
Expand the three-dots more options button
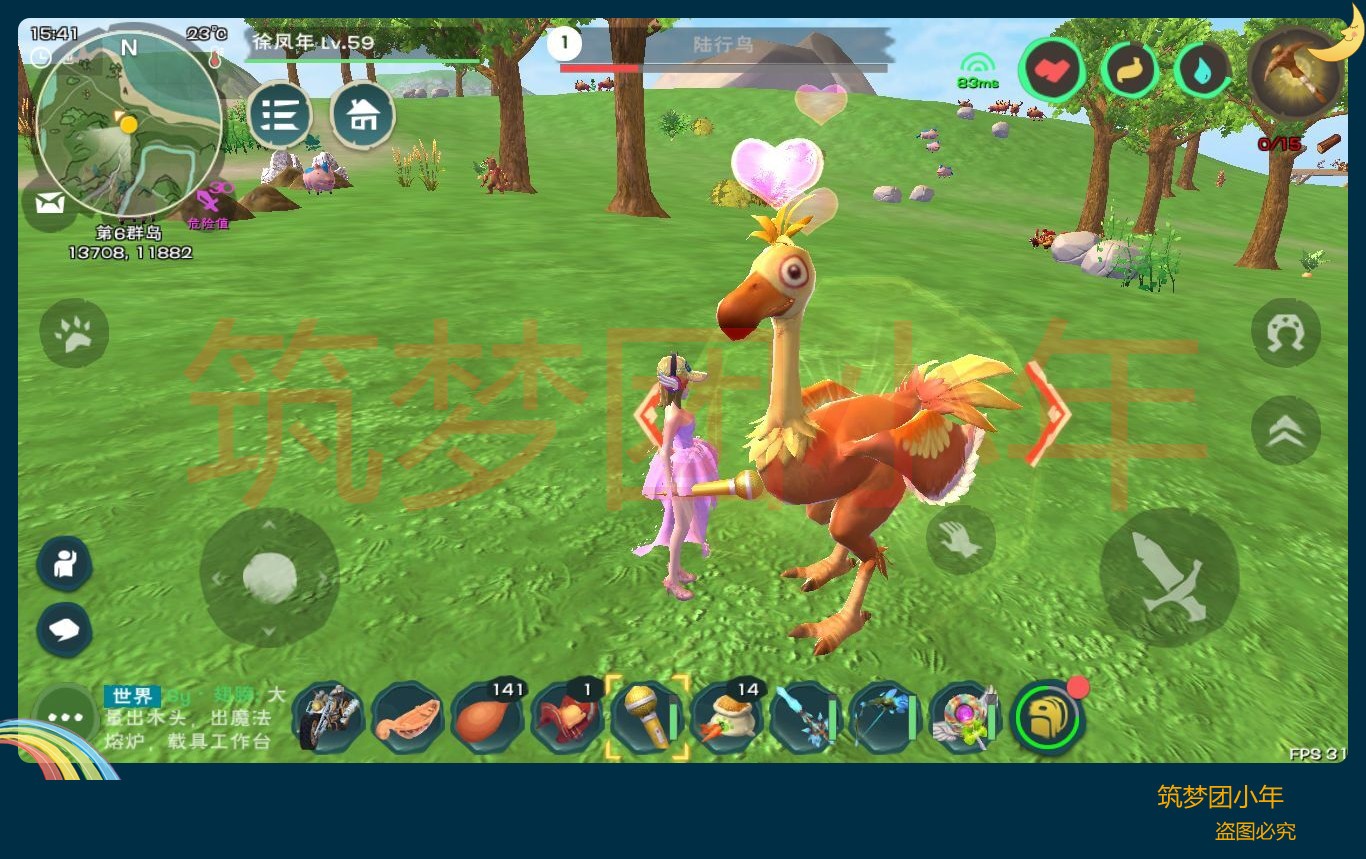click(65, 718)
